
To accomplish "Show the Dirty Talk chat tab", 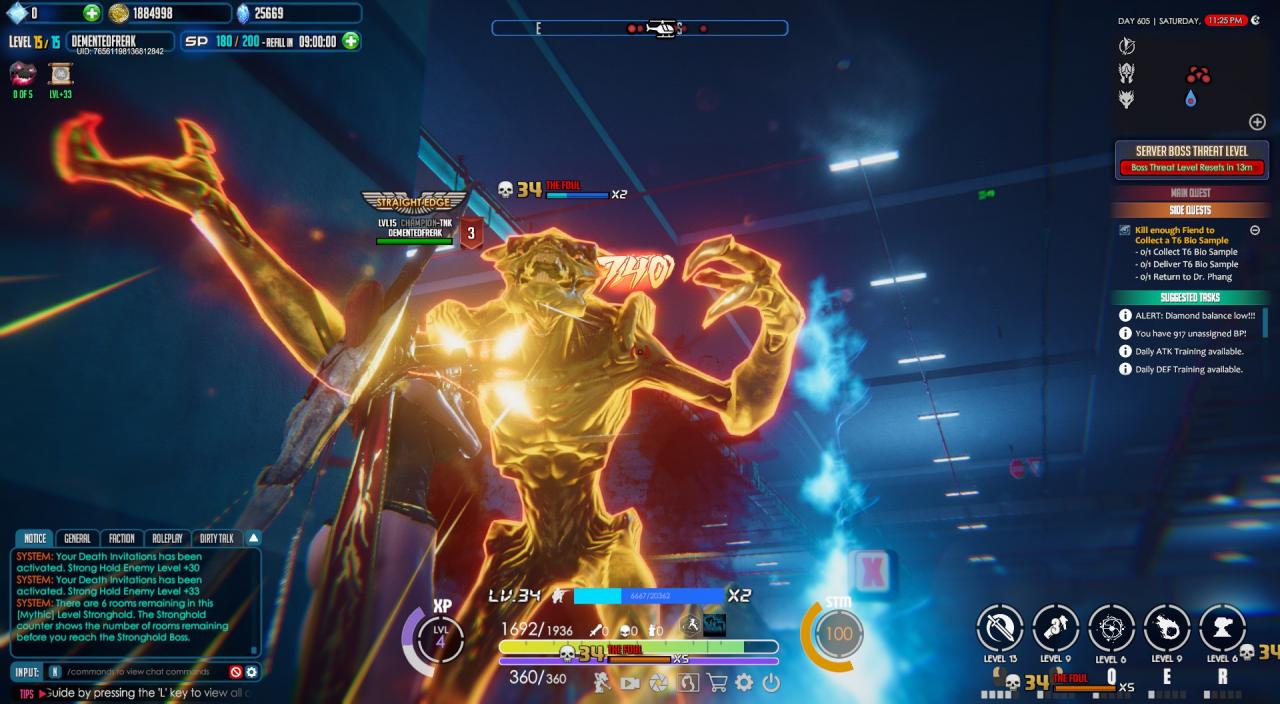I will click(x=217, y=538).
